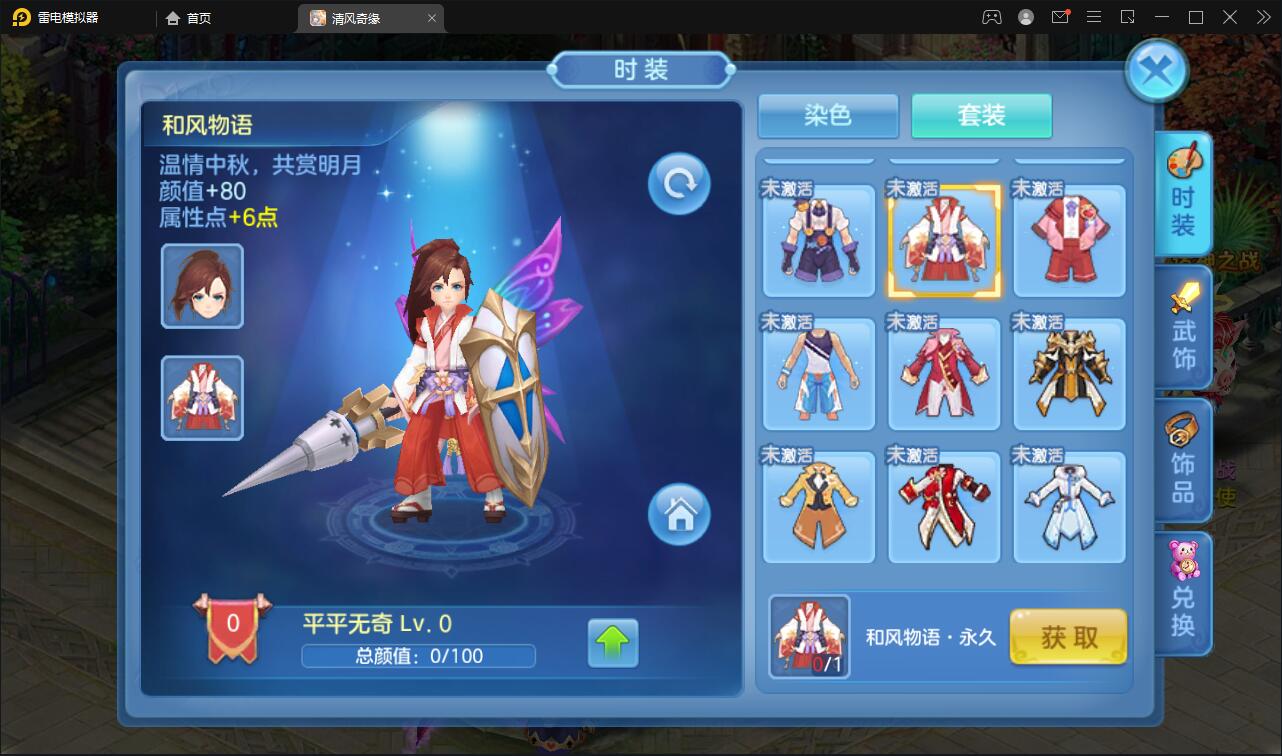Open the 武饰 sidebar panel
This screenshot has height=756, width=1282.
coord(1182,330)
